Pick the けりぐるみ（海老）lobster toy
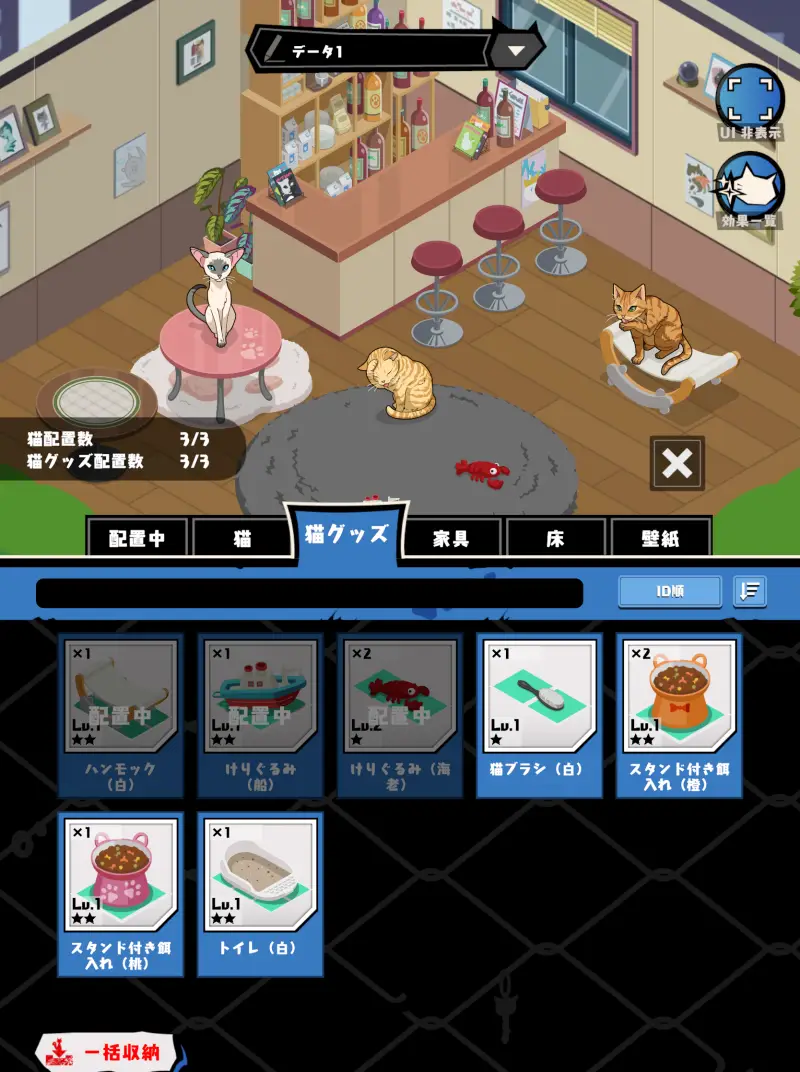The image size is (800, 1072). click(400, 715)
